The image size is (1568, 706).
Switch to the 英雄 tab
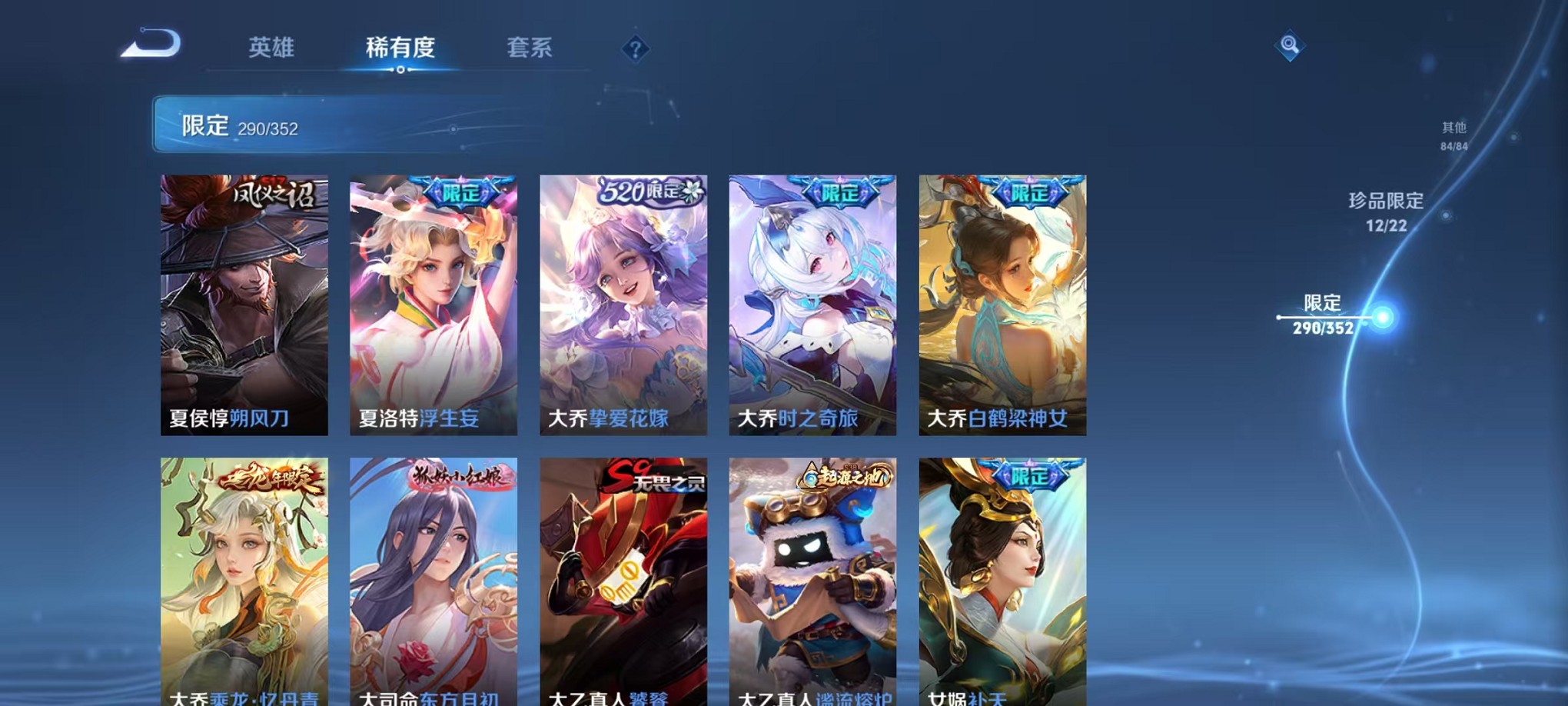[273, 48]
